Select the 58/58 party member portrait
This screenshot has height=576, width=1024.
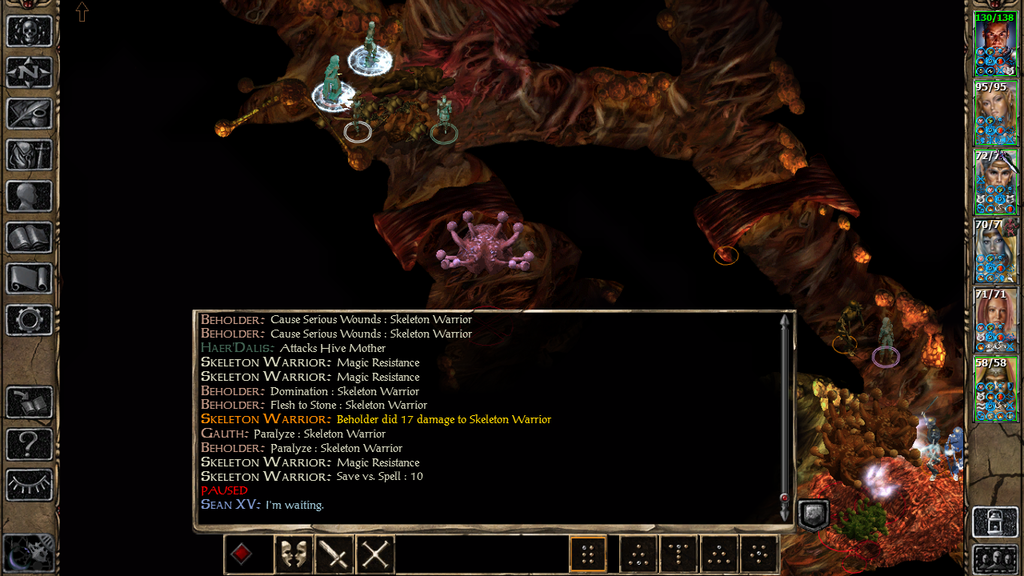(x=996, y=390)
